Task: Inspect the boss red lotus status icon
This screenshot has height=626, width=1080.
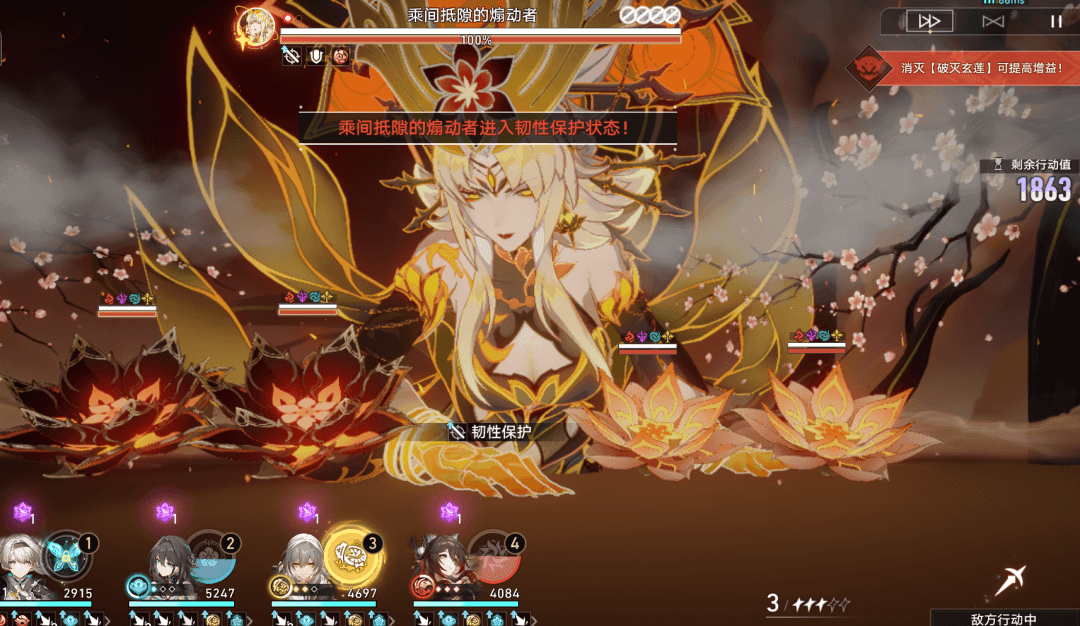Action: click(340, 57)
